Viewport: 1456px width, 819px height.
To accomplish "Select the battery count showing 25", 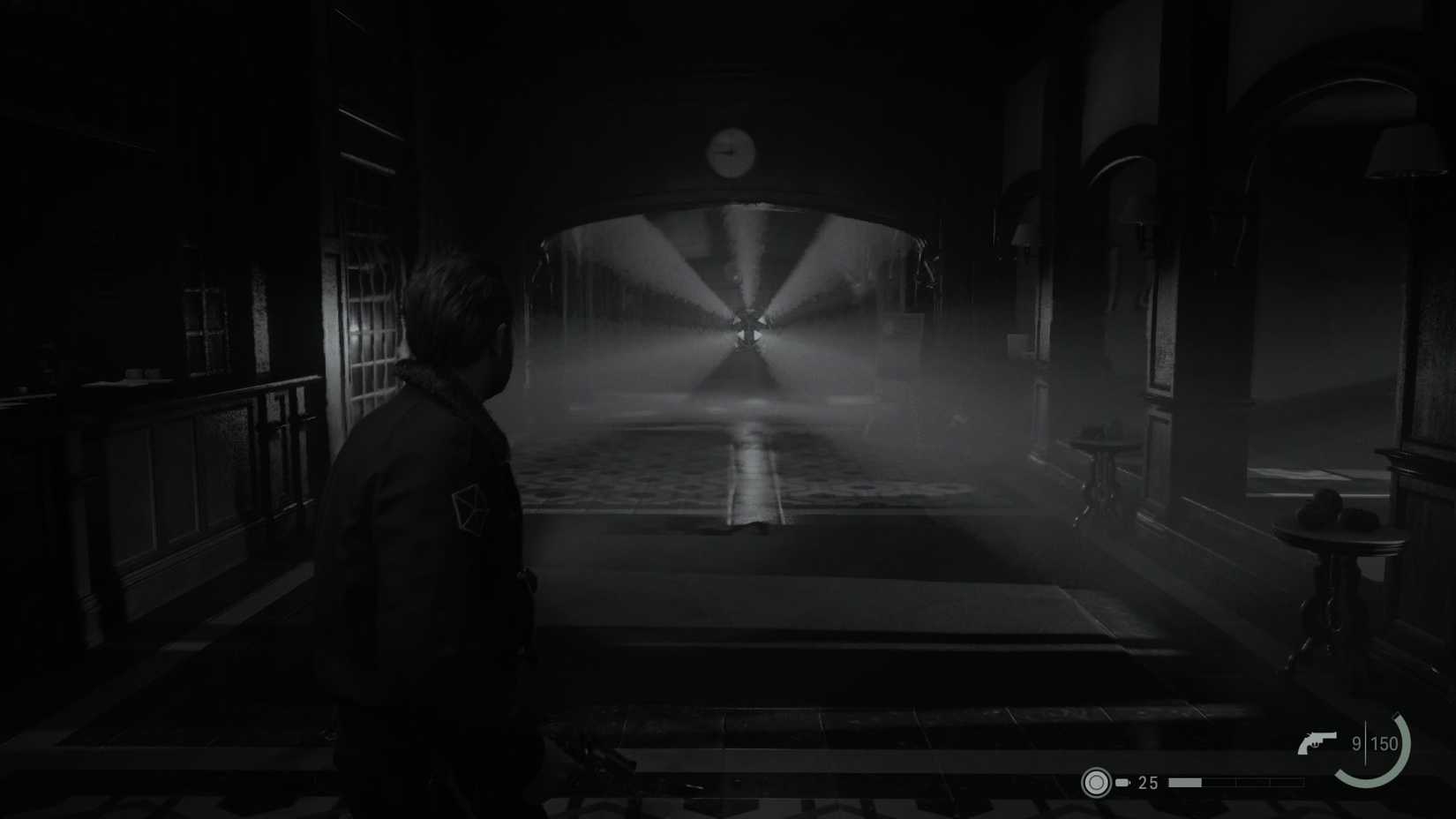I will click(1147, 781).
